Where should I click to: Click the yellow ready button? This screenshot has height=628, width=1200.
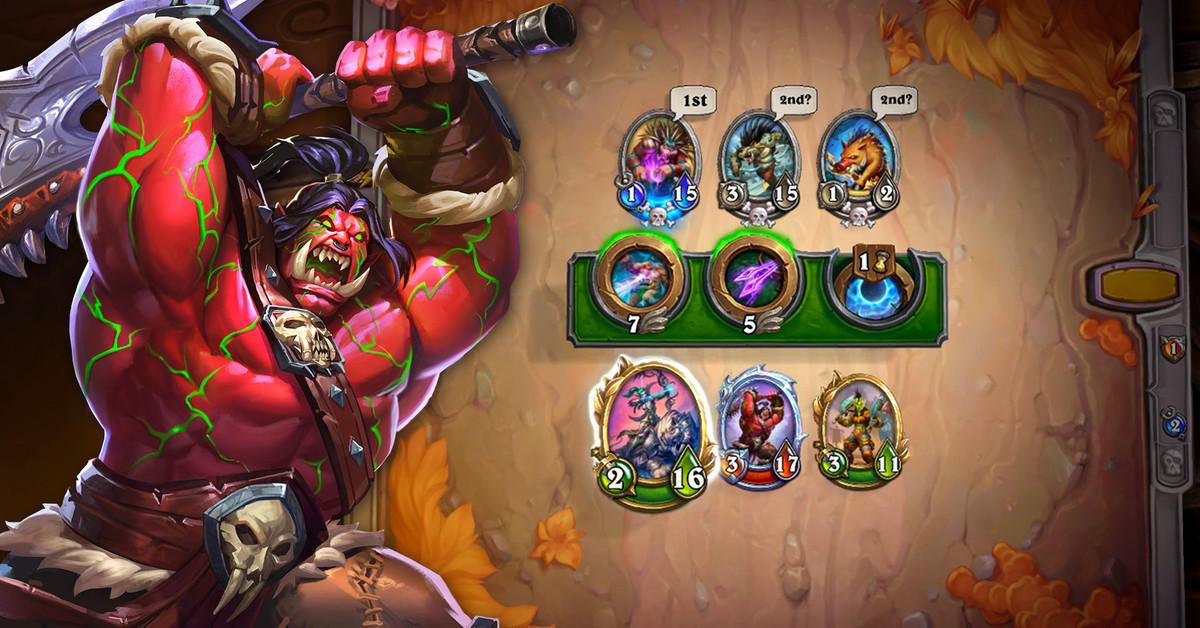tap(1135, 286)
